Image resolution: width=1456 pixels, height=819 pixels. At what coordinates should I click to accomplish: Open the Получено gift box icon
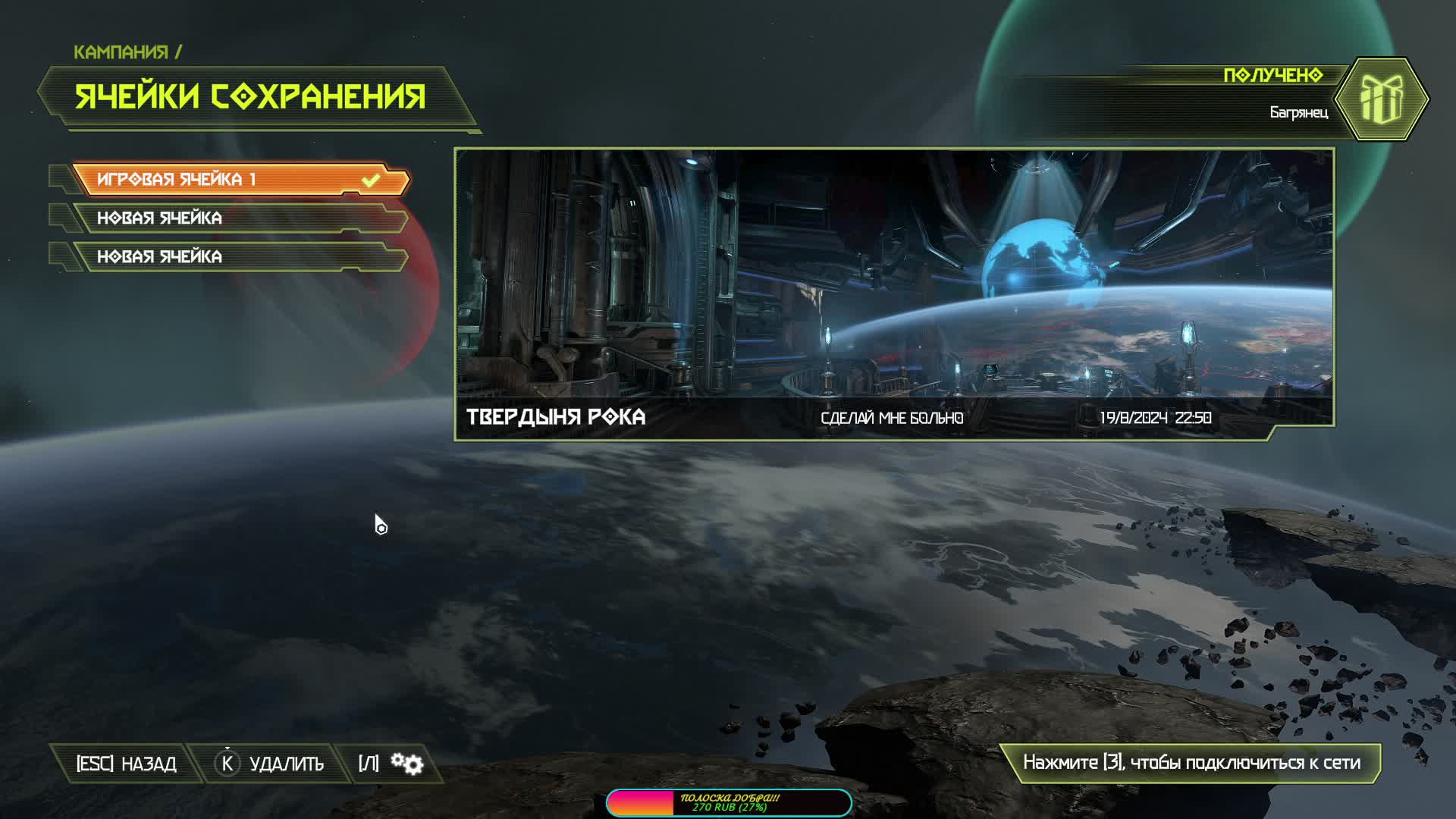(1381, 99)
